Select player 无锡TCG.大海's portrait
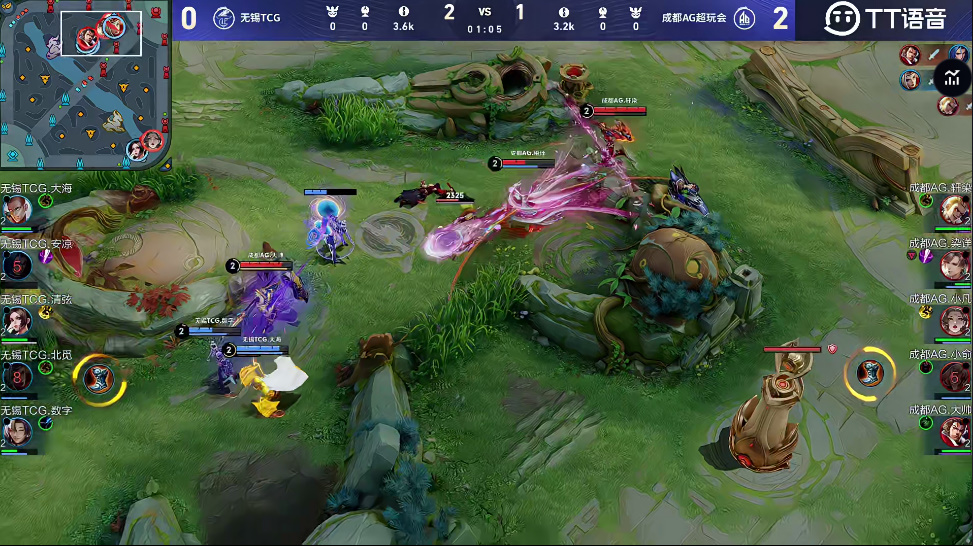 pos(17,210)
